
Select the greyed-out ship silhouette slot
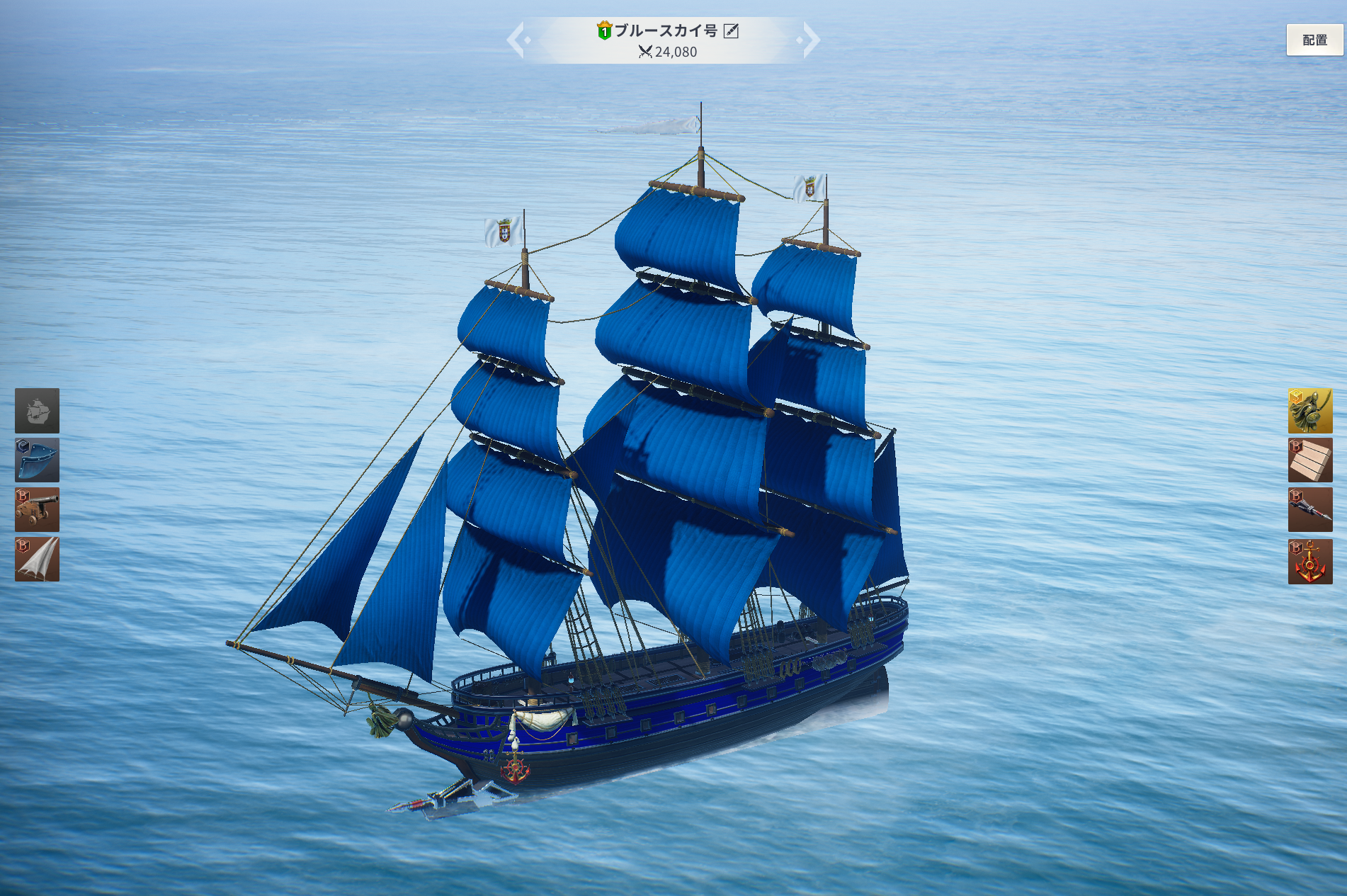click(37, 411)
